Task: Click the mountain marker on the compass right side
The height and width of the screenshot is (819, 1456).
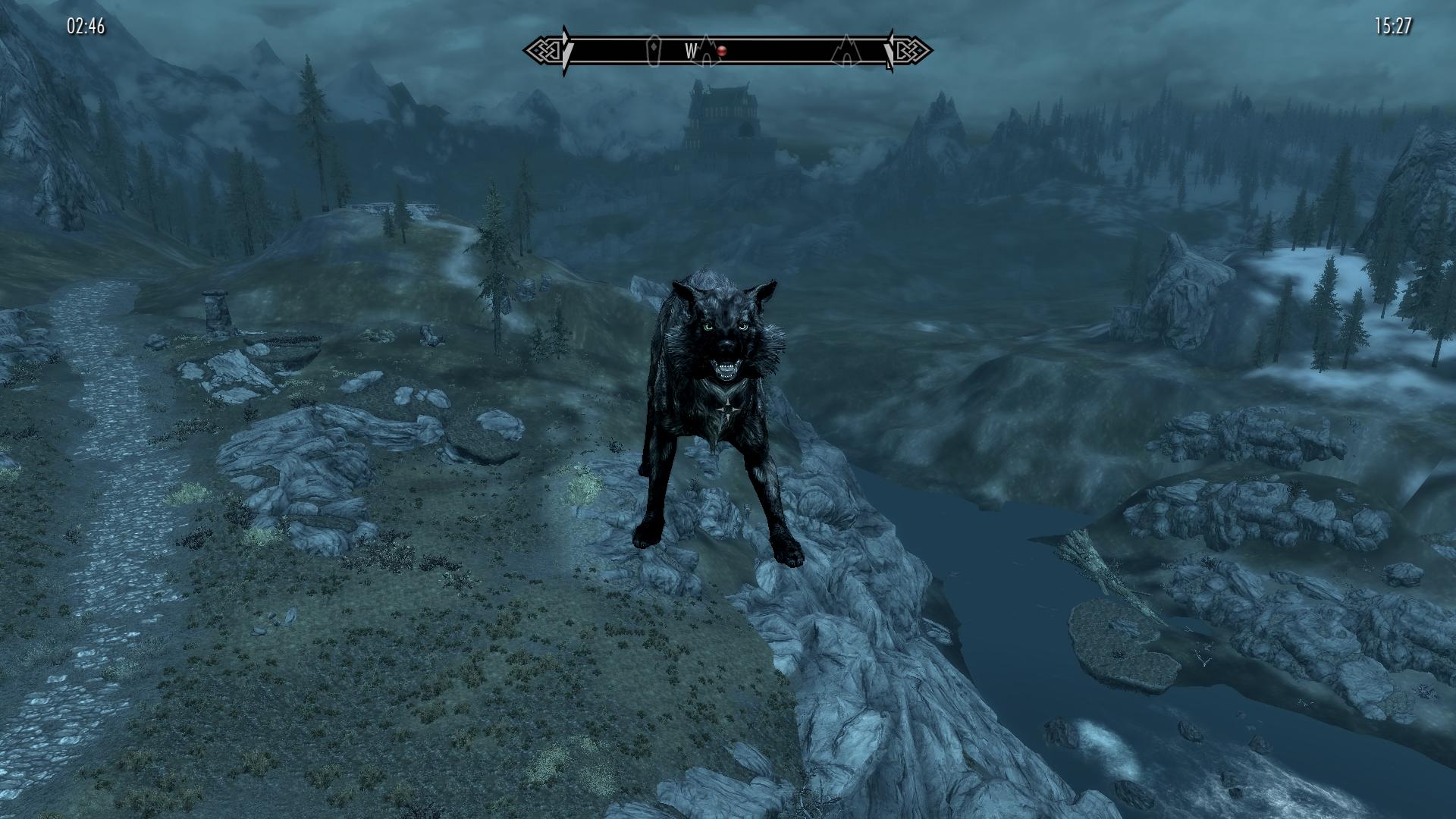Action: coord(845,51)
